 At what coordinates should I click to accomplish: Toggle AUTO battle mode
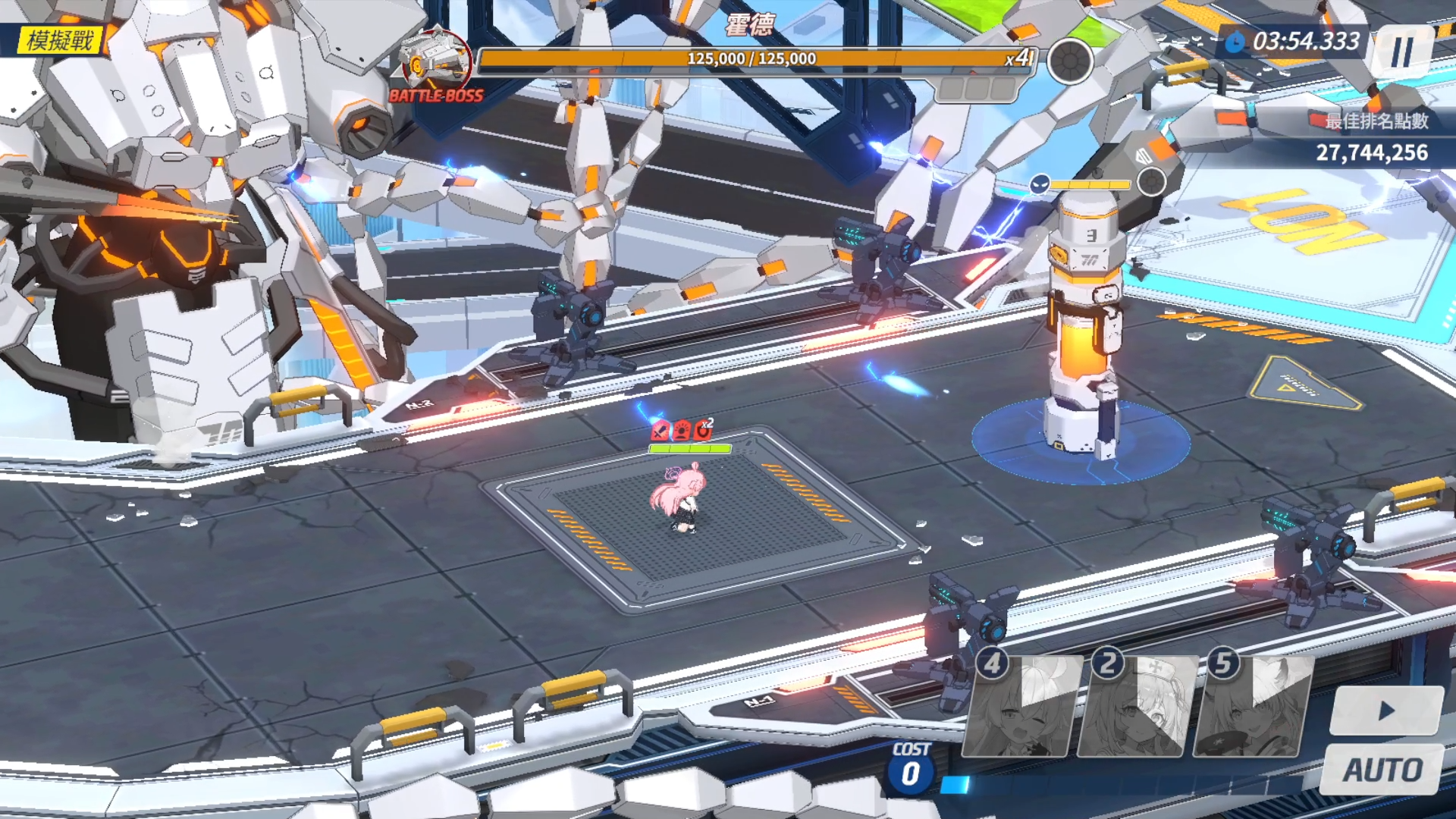click(1382, 770)
